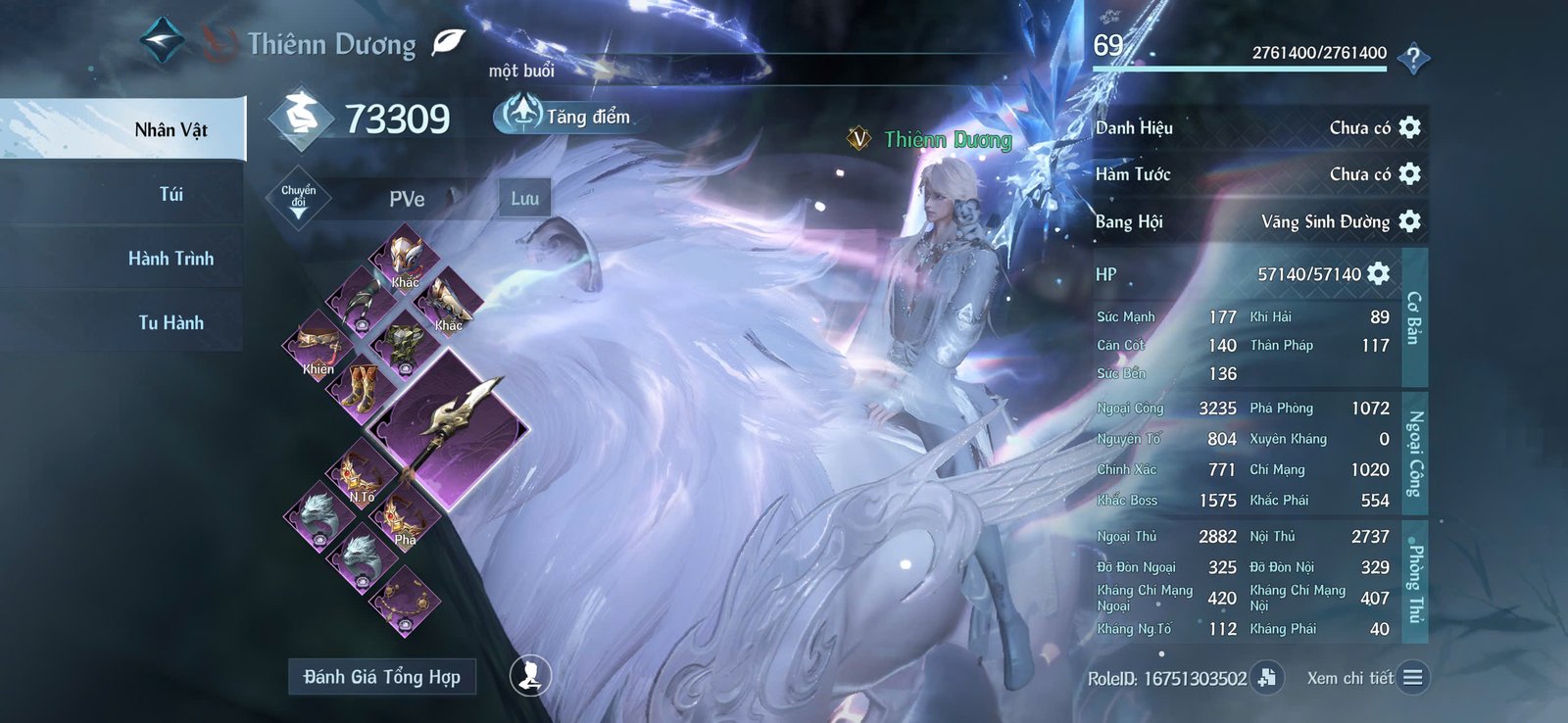Viewport: 1568px width, 723px height.
Task: Click the character silhouette icon button
Action: pos(530,675)
